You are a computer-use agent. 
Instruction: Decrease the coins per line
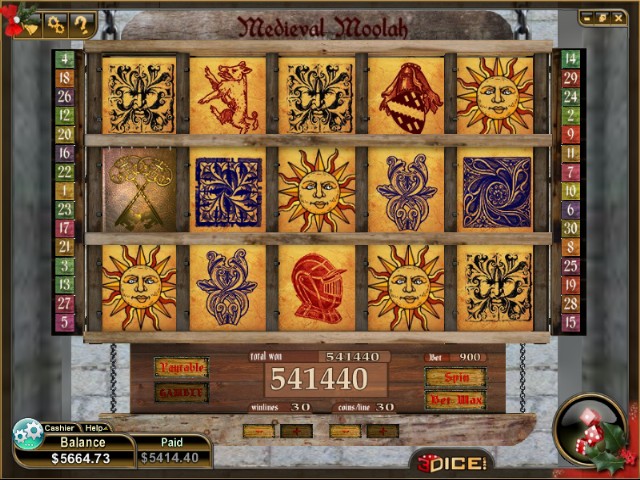click(344, 431)
